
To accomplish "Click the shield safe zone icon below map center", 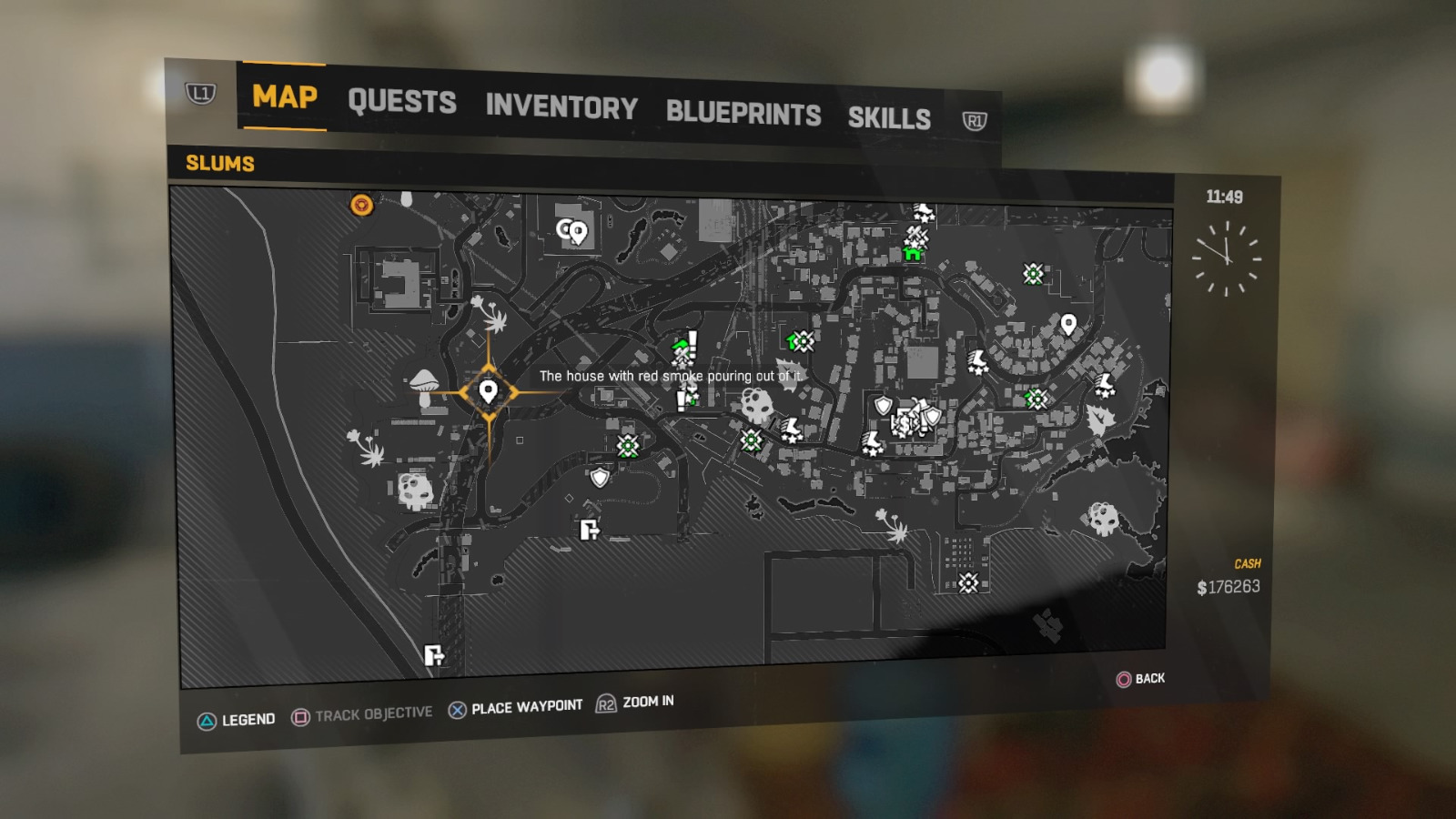I will [x=599, y=477].
